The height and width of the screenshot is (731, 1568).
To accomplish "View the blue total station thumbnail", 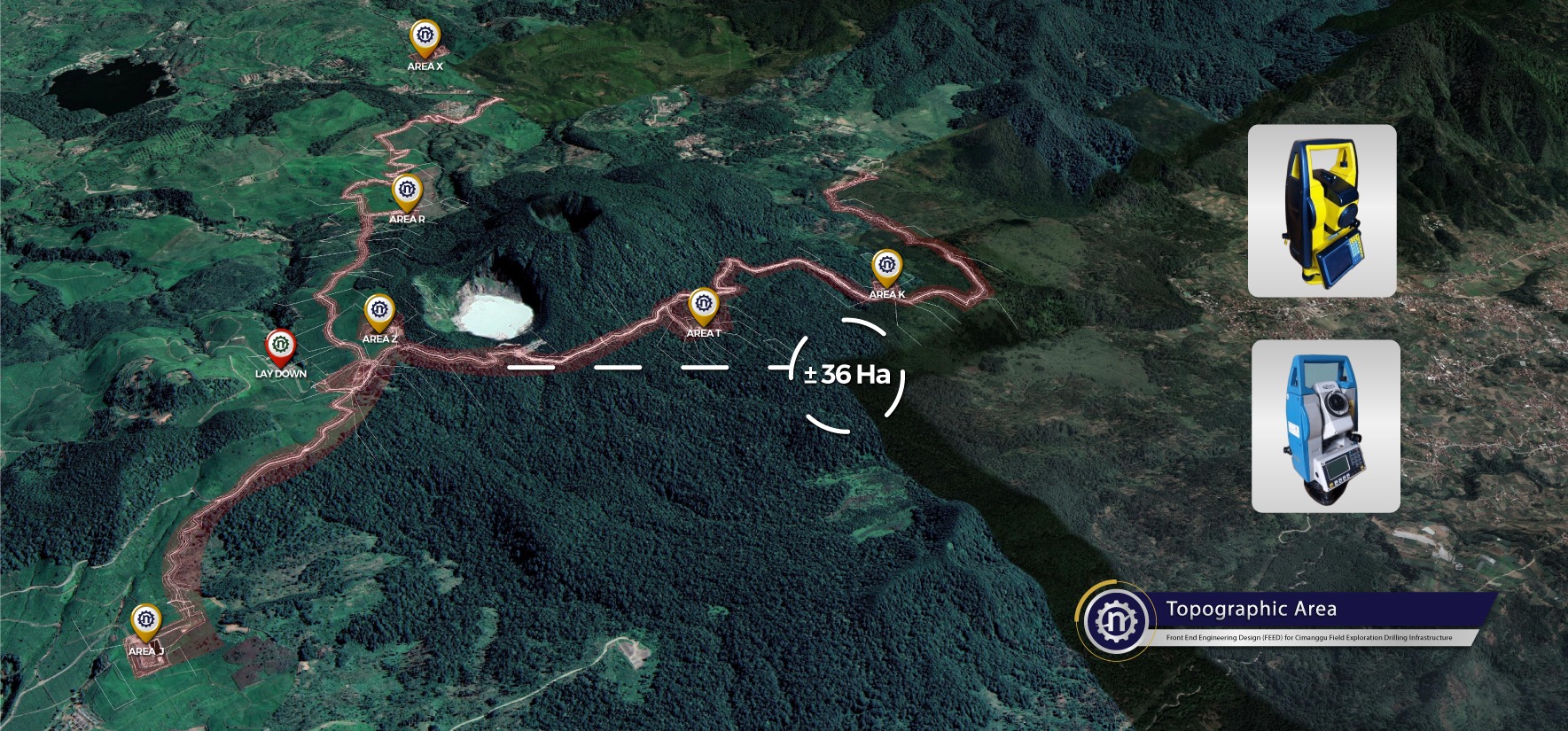I will click(x=1325, y=426).
